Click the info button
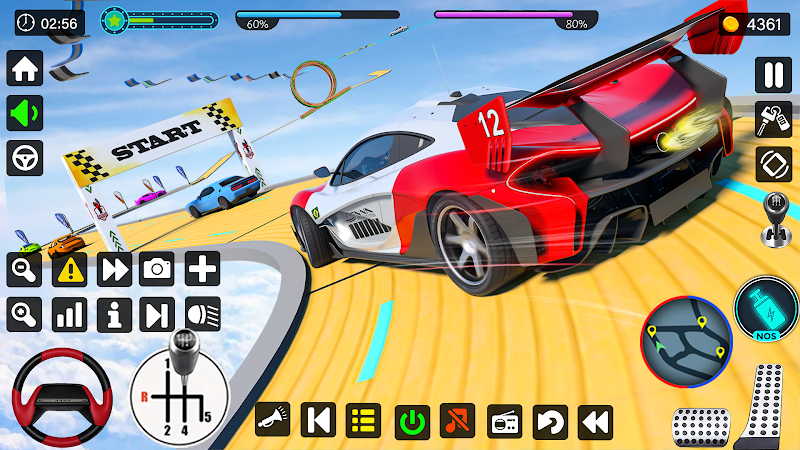This screenshot has width=800, height=450. (114, 314)
